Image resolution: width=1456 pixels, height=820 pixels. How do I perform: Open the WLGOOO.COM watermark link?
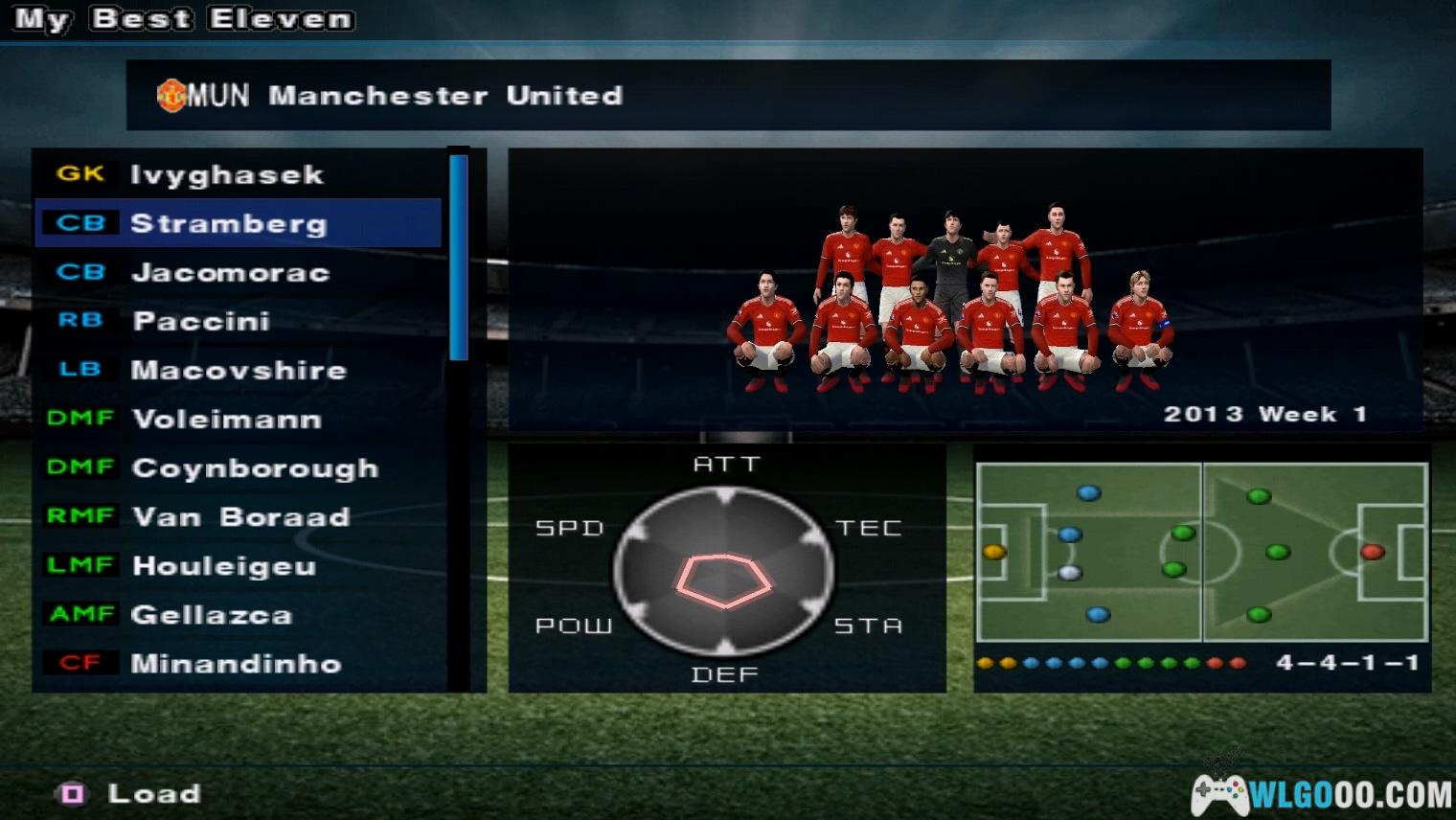coord(1322,793)
